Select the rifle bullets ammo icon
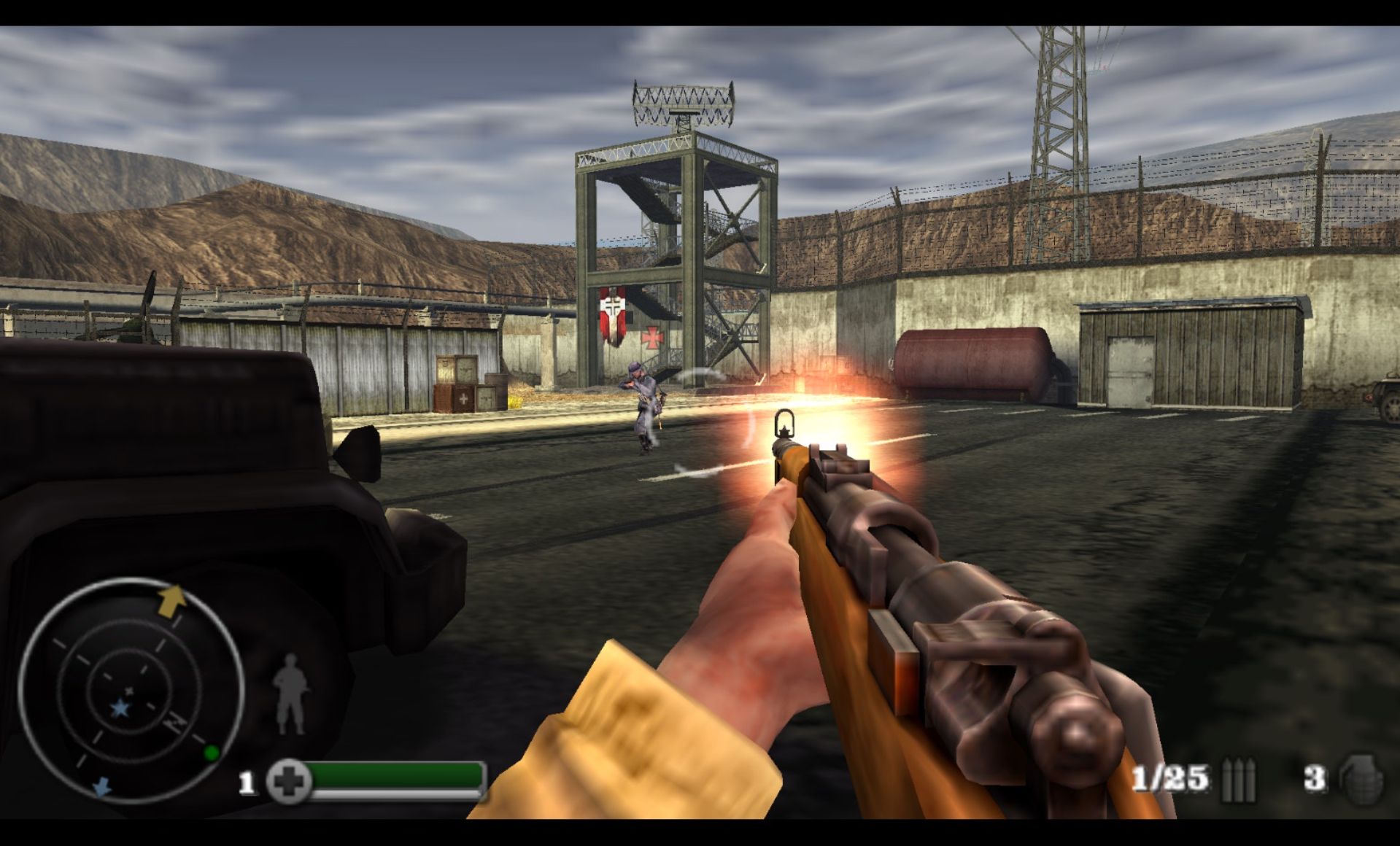Image resolution: width=1400 pixels, height=846 pixels. point(1238,780)
